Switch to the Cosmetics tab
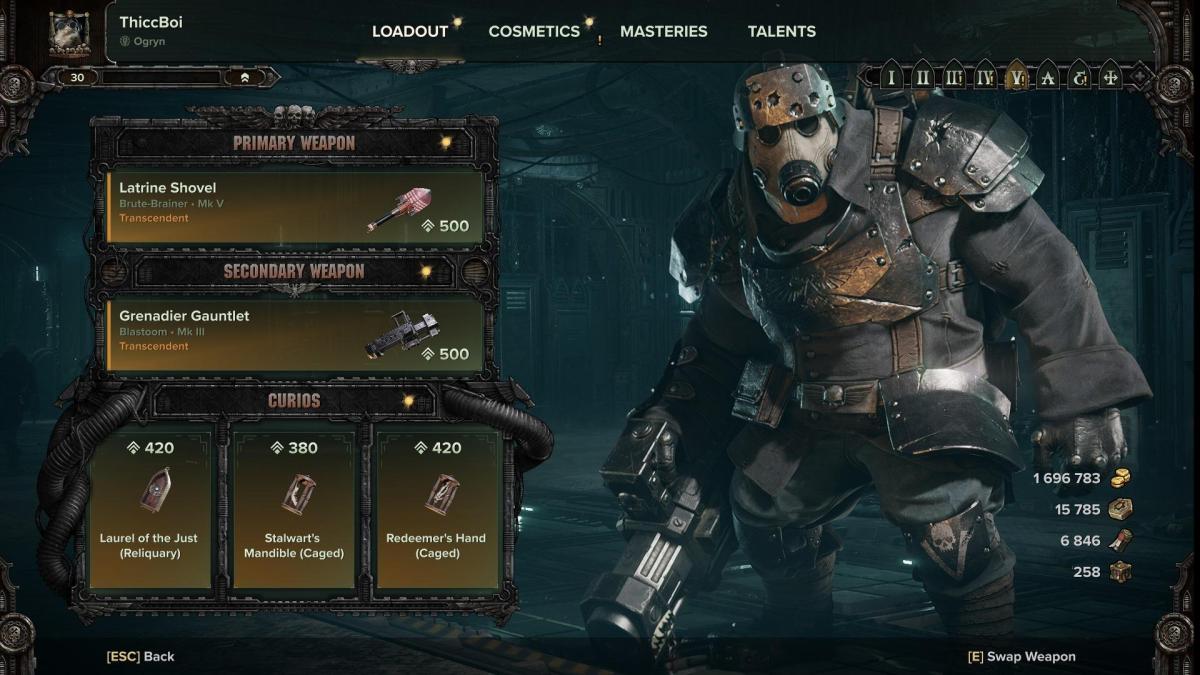The height and width of the screenshot is (675, 1200). click(534, 31)
